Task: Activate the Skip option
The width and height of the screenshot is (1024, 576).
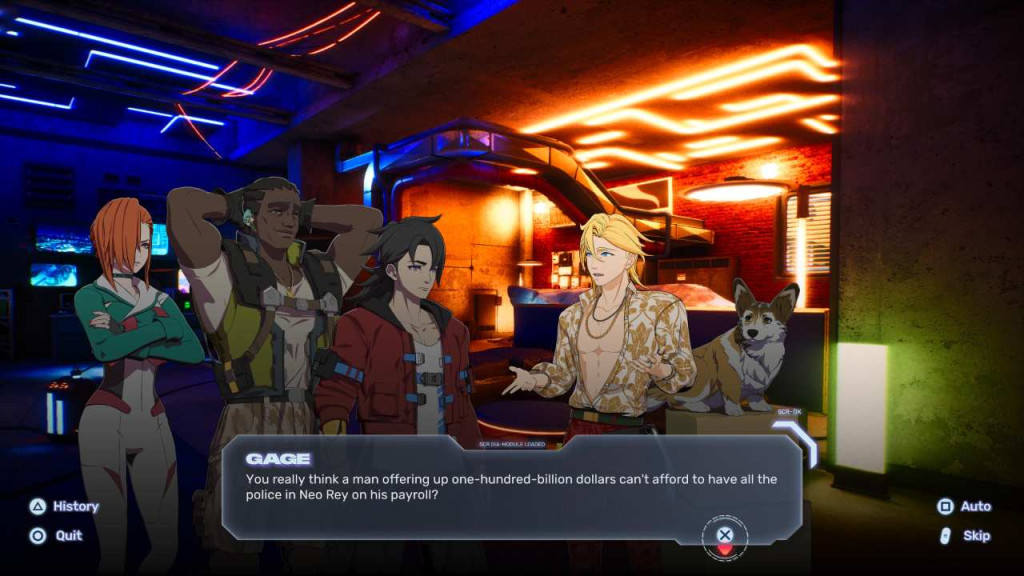Action: [964, 535]
